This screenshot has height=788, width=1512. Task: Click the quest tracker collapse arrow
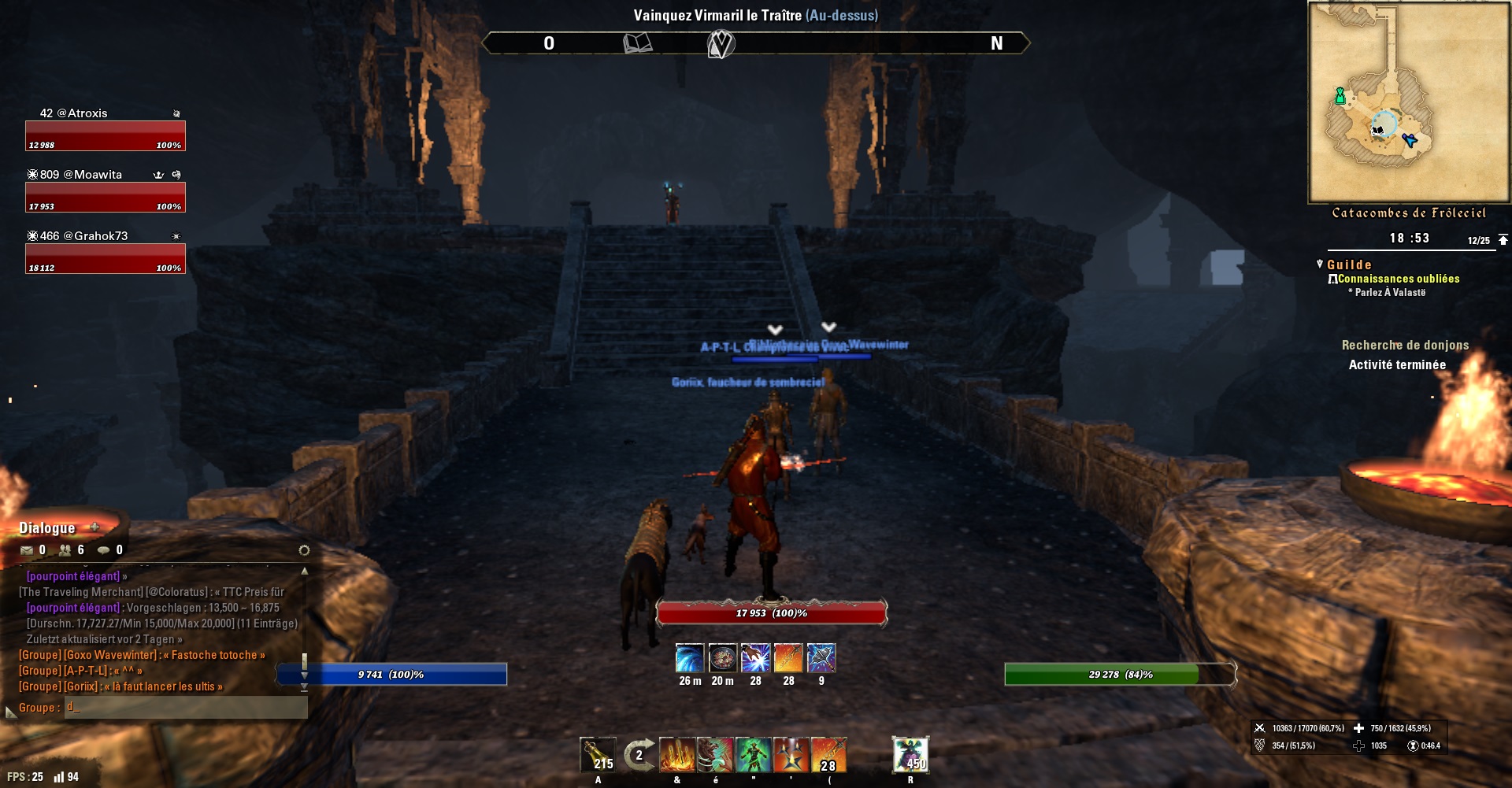(x=1503, y=239)
